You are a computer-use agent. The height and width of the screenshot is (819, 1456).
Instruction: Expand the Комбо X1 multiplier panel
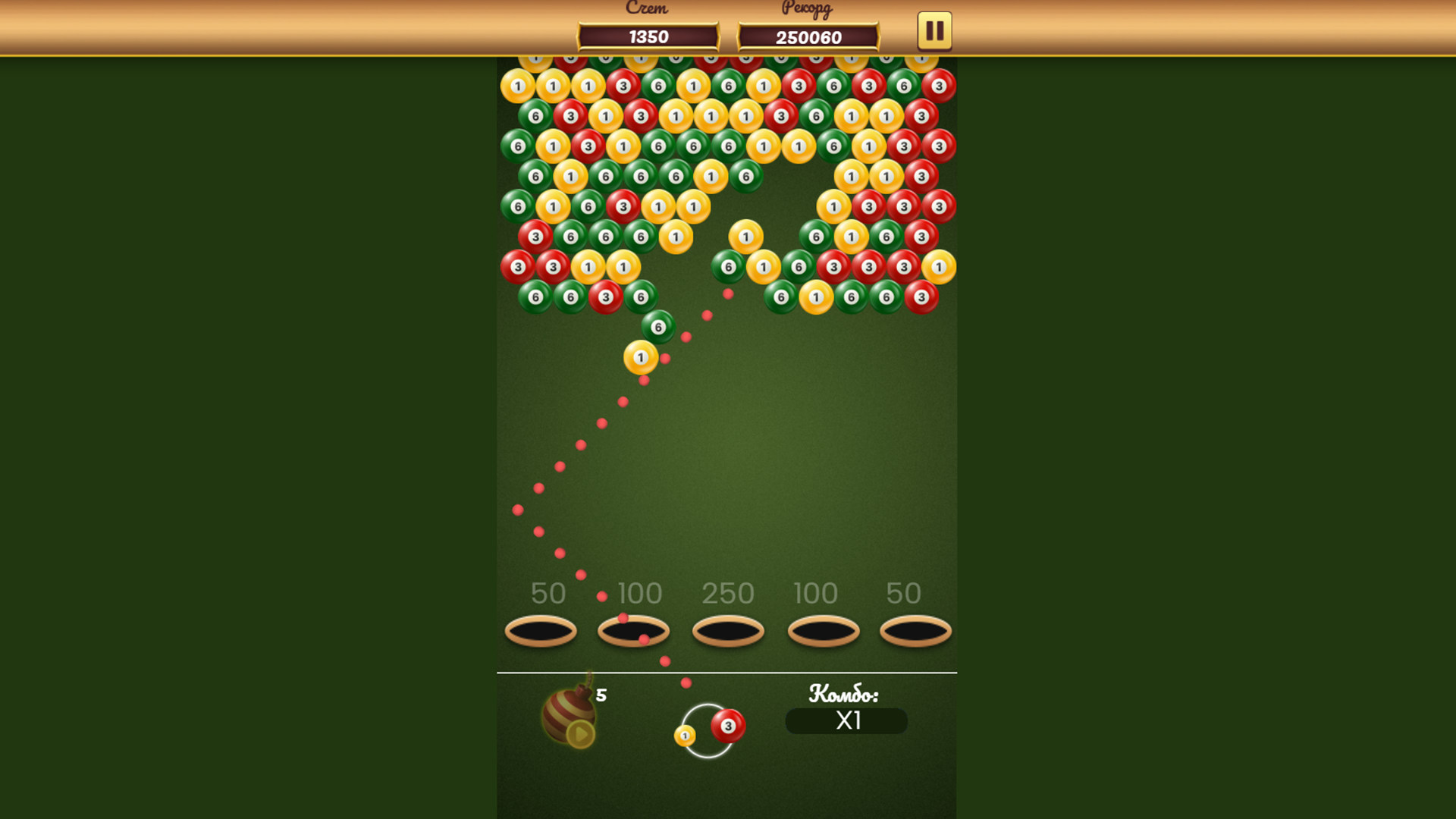[x=846, y=722]
